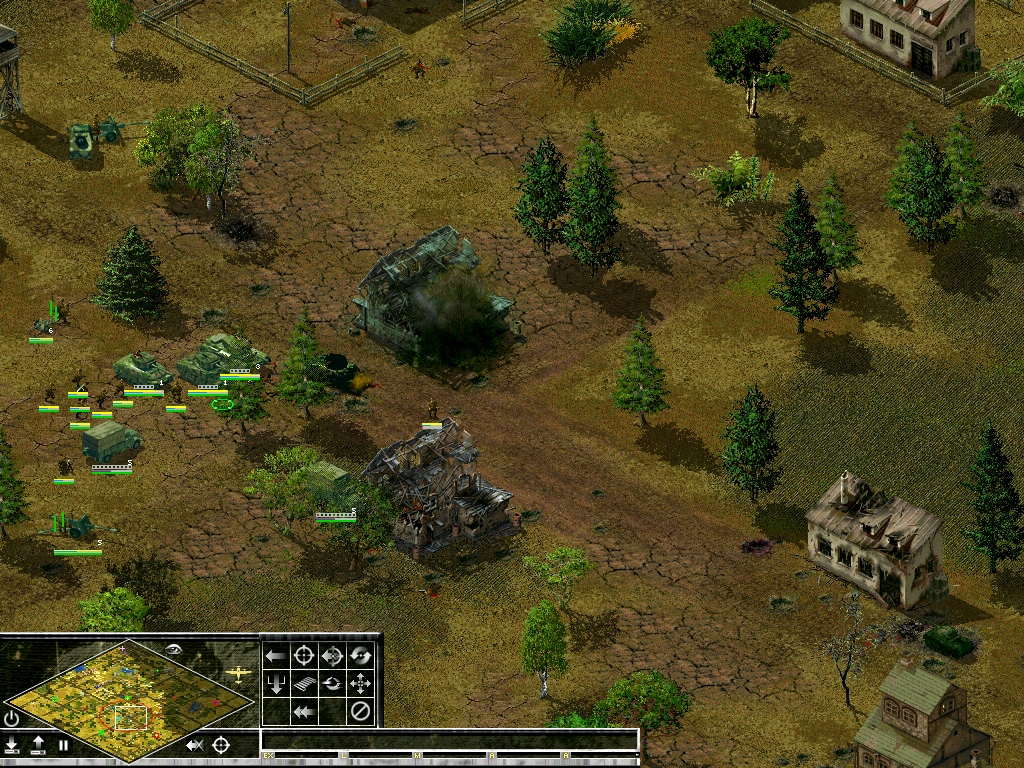Activate the striped bridge build command
1024x768 pixels.
[304, 684]
